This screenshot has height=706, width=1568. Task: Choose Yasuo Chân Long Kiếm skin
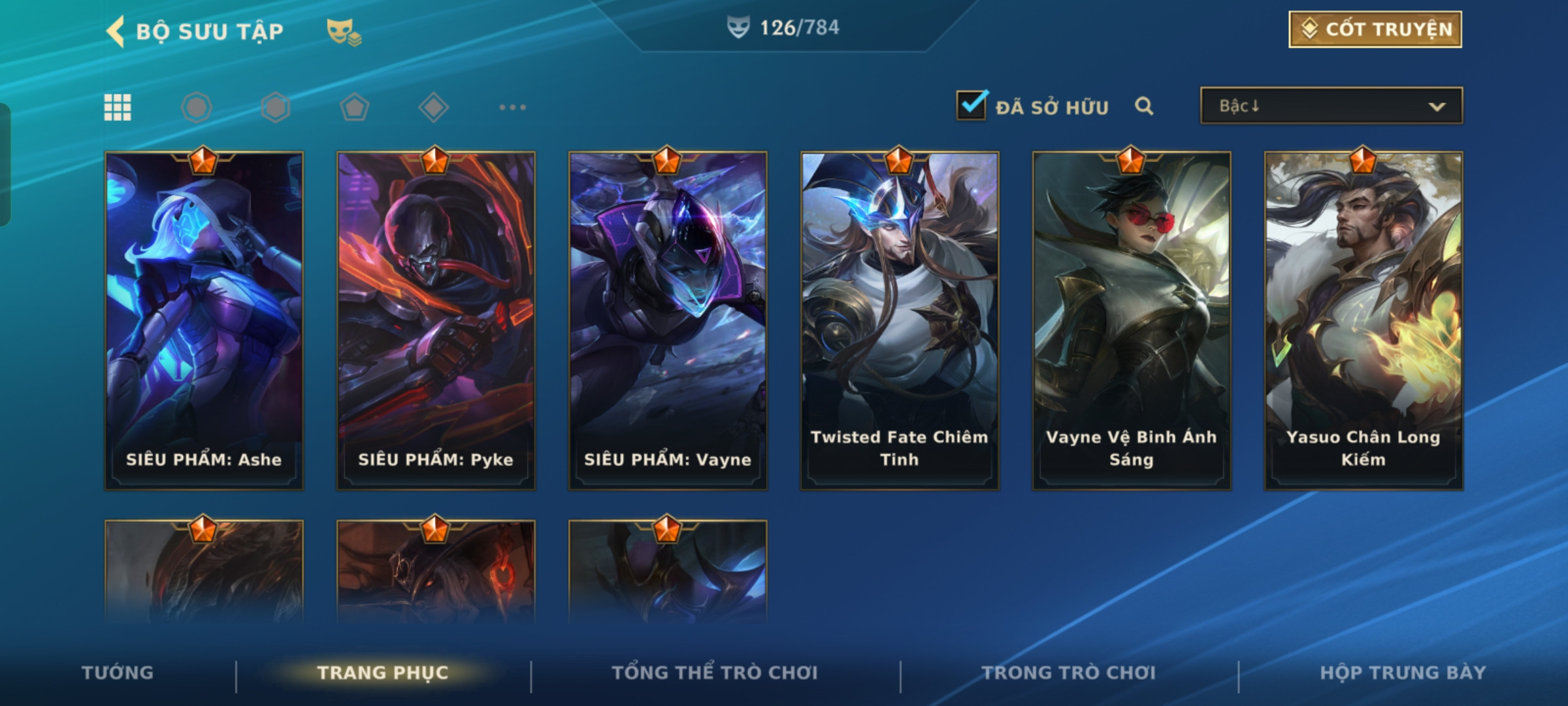[x=1364, y=320]
